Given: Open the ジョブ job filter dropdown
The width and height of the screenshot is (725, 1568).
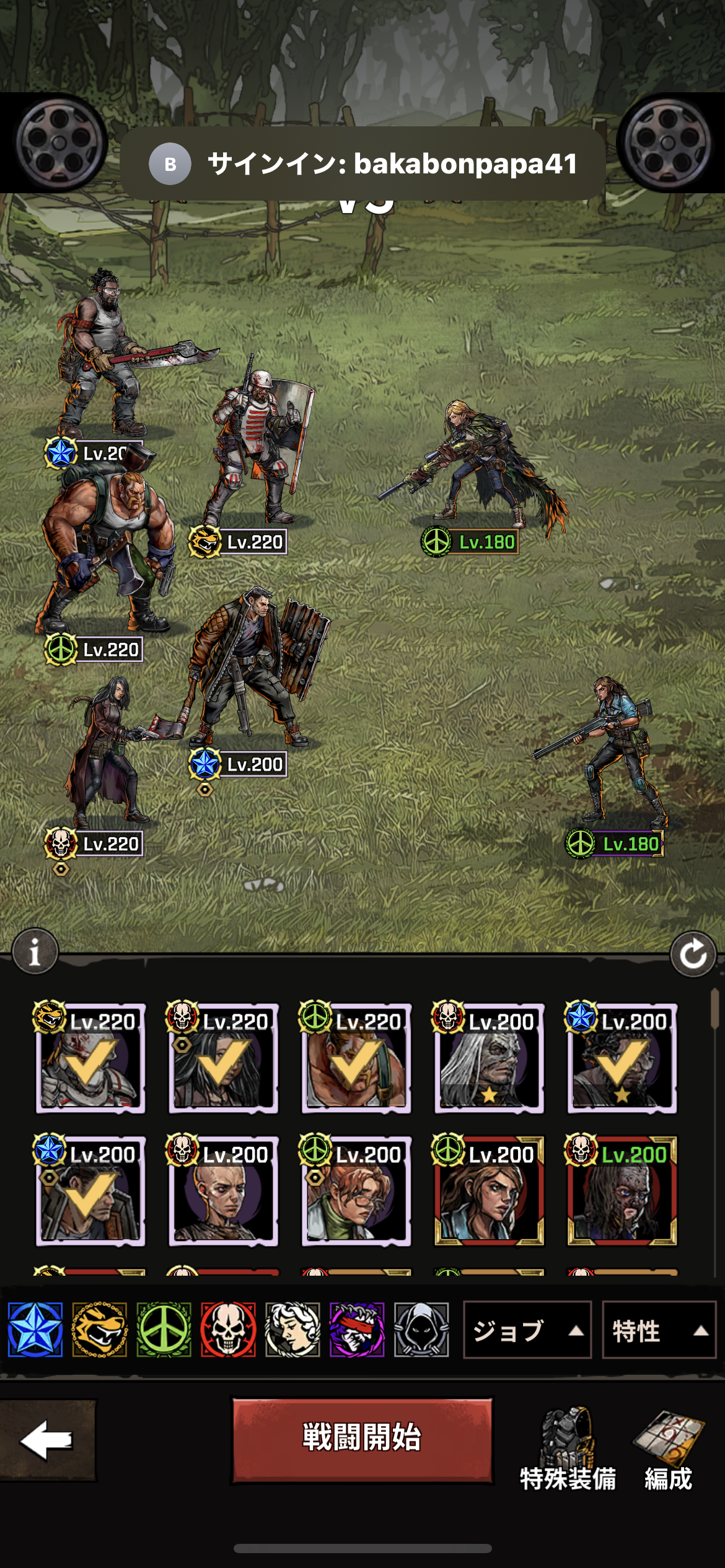Looking at the screenshot, I should coord(527,1330).
